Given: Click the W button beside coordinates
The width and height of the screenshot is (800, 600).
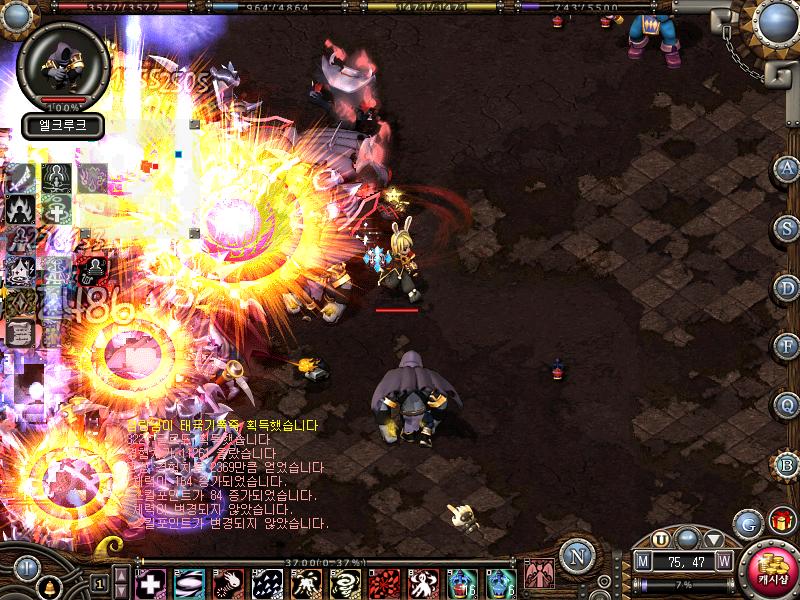Looking at the screenshot, I should tap(724, 562).
